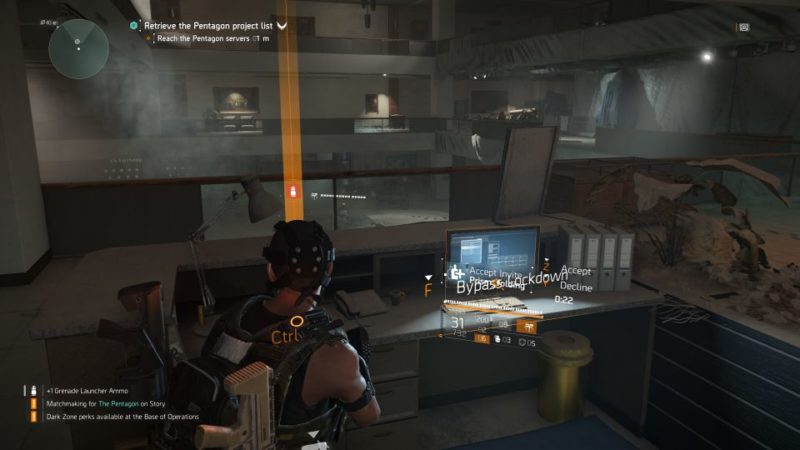Image resolution: width=800 pixels, height=450 pixels.
Task: Click the Bypass Lockdown interaction prompt
Action: (498, 286)
